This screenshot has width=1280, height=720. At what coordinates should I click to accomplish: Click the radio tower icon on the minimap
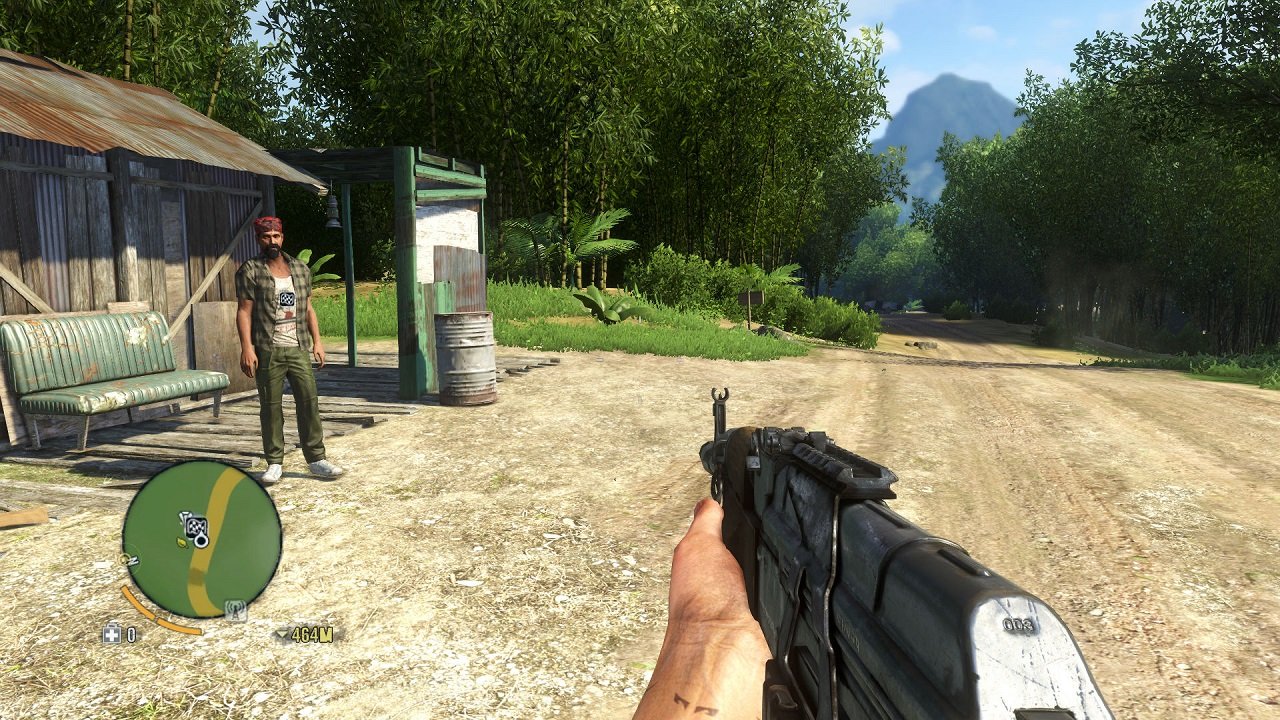point(235,607)
